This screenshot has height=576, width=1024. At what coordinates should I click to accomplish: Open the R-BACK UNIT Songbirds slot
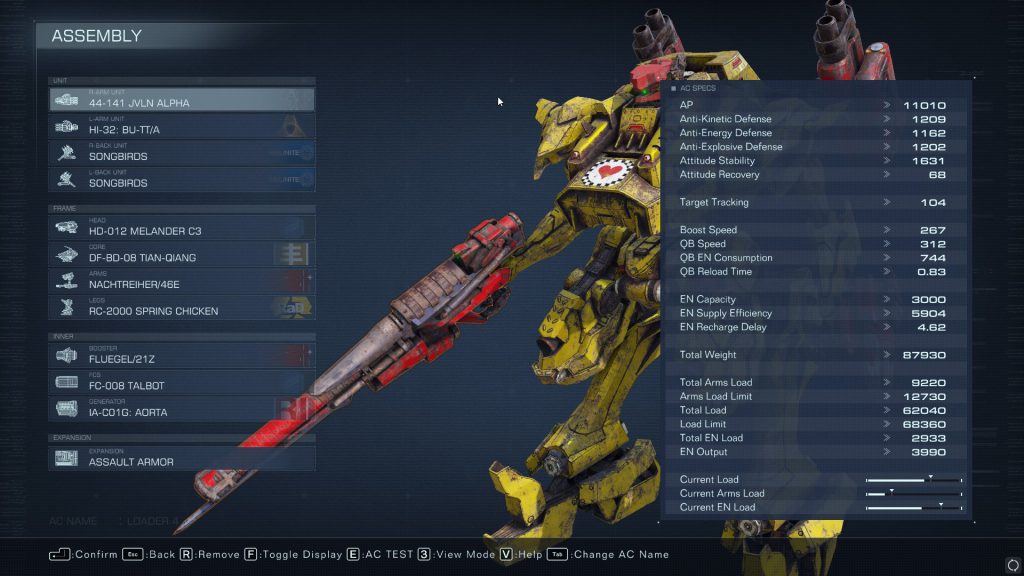tap(182, 153)
